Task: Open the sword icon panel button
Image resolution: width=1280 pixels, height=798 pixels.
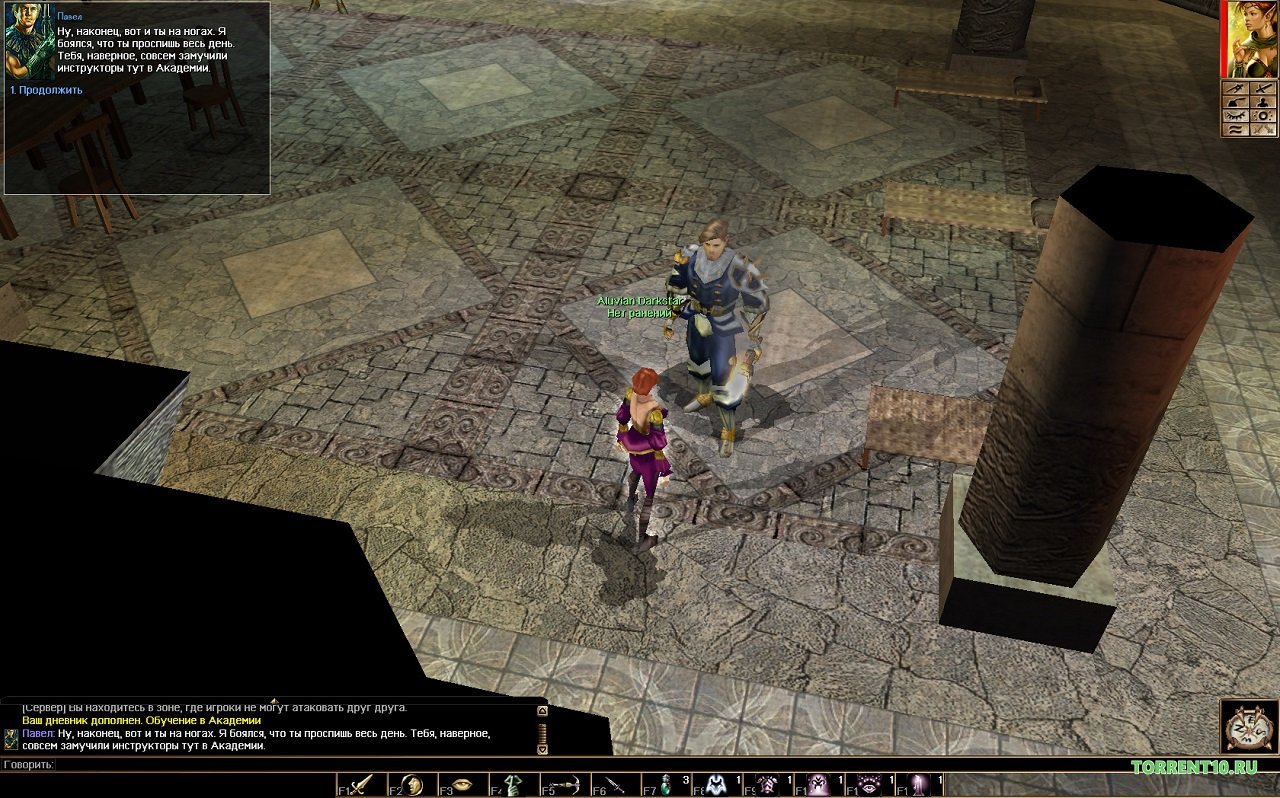Action: click(1262, 87)
